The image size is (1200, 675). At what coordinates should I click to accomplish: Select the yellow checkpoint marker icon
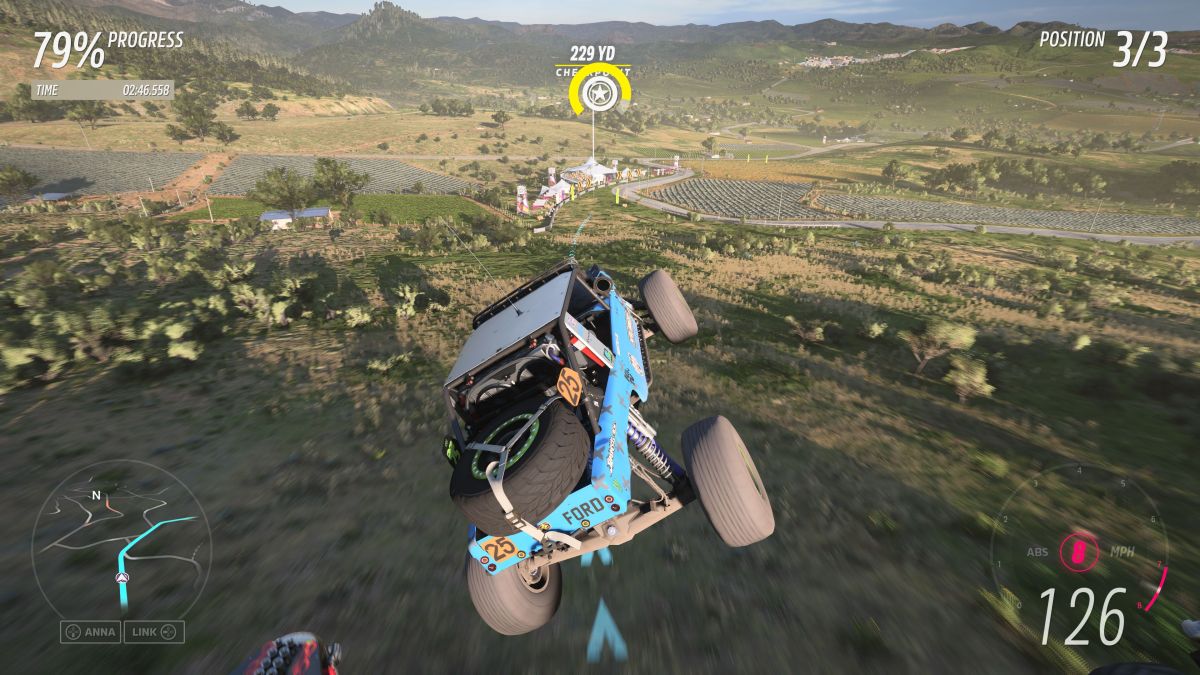click(598, 96)
